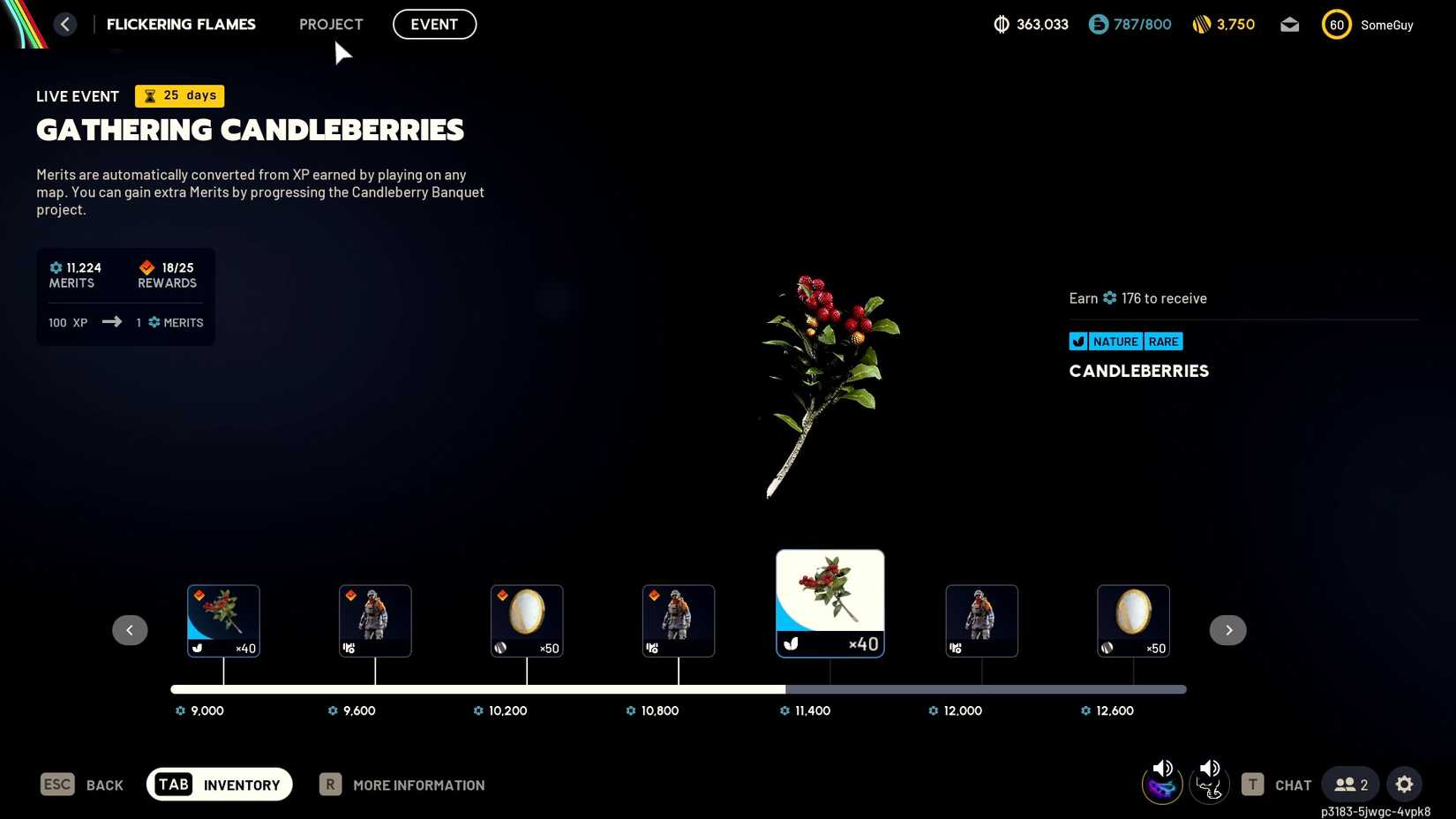Open Inventory using the TAB button
The width and height of the screenshot is (1456, 819).
pyautogui.click(x=219, y=784)
